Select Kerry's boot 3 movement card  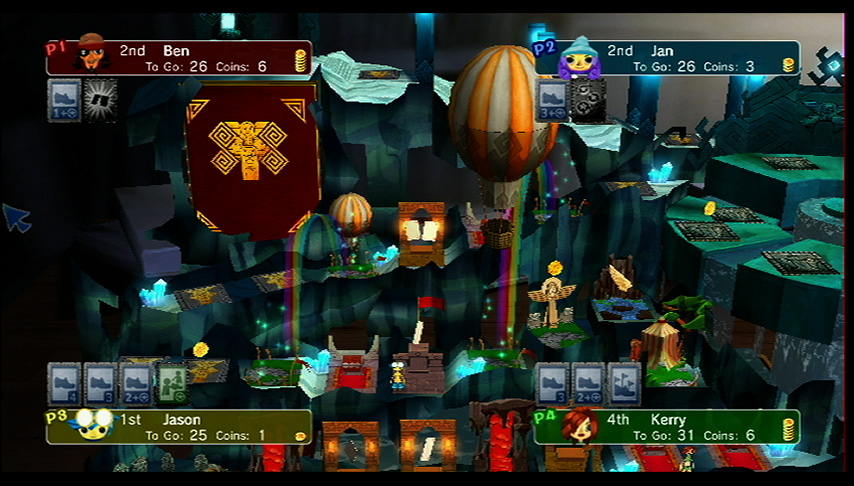(x=553, y=383)
